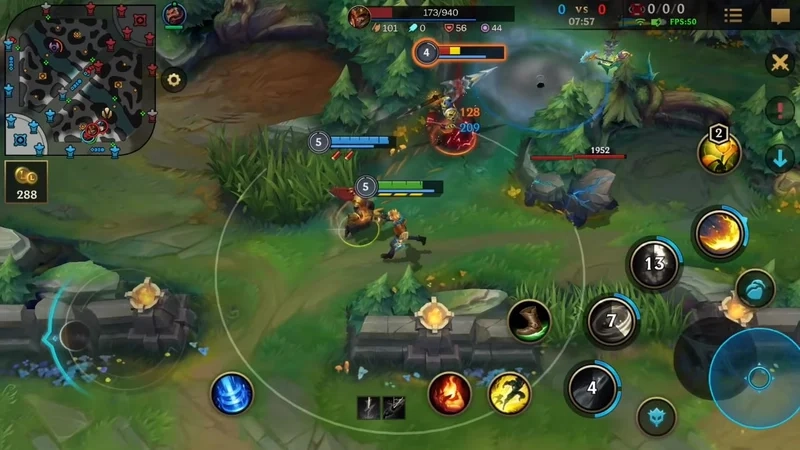Select the golden plant item with badge 2

pyautogui.click(x=719, y=152)
